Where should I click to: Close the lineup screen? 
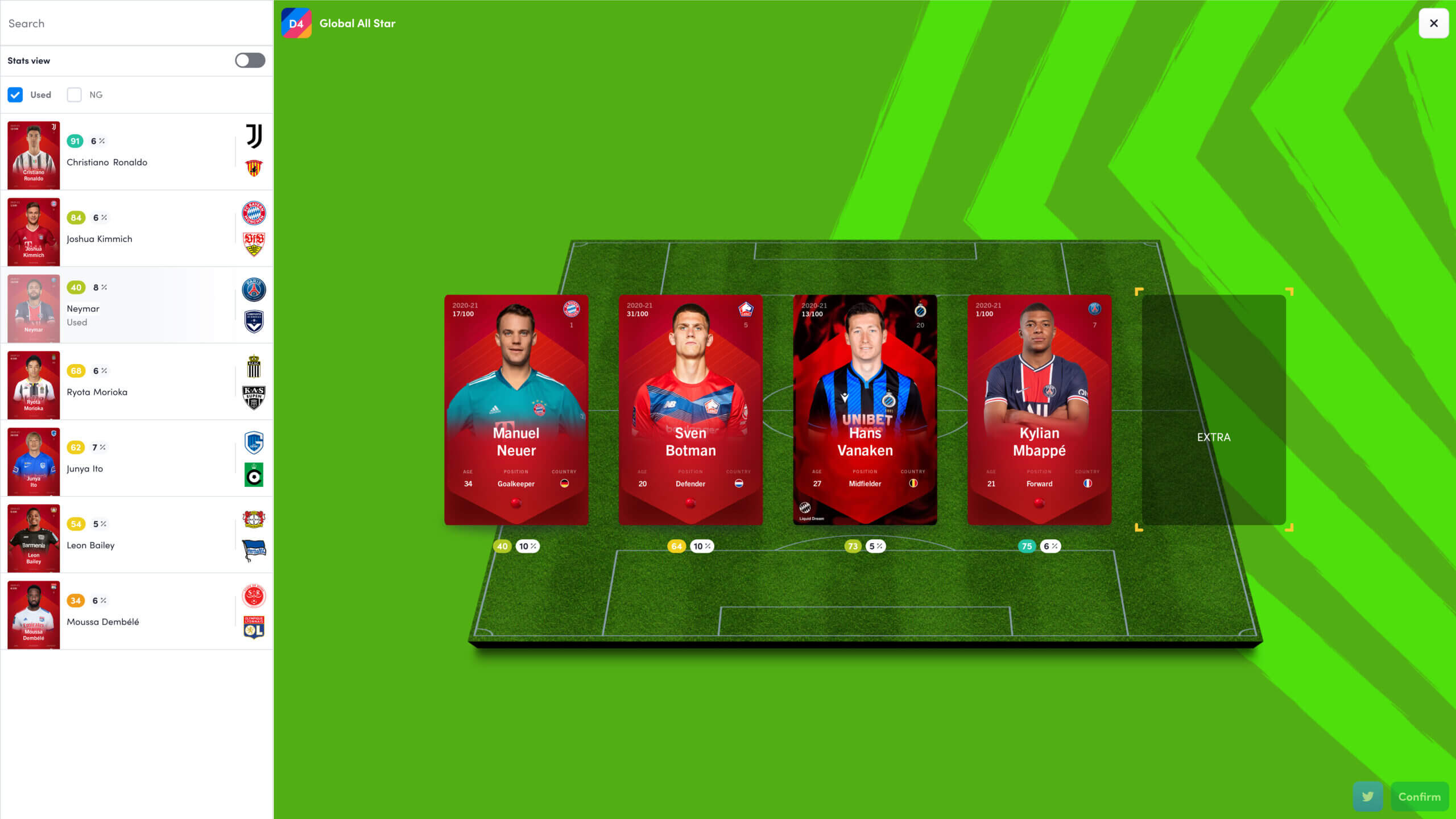(x=1433, y=23)
